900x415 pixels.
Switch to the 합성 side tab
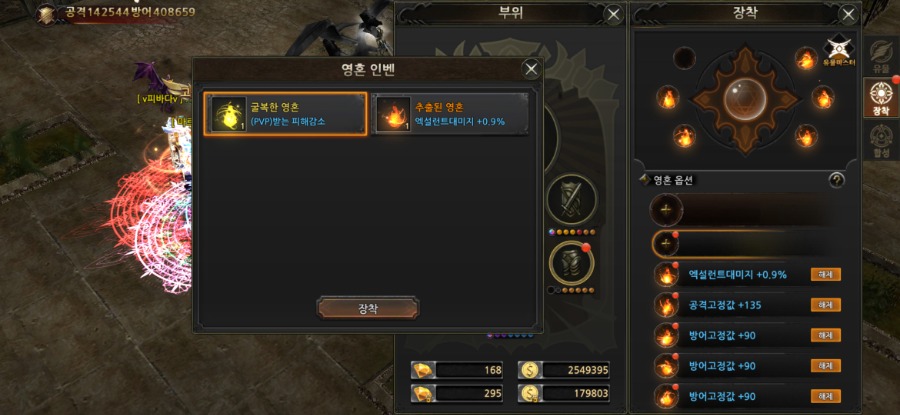880,140
